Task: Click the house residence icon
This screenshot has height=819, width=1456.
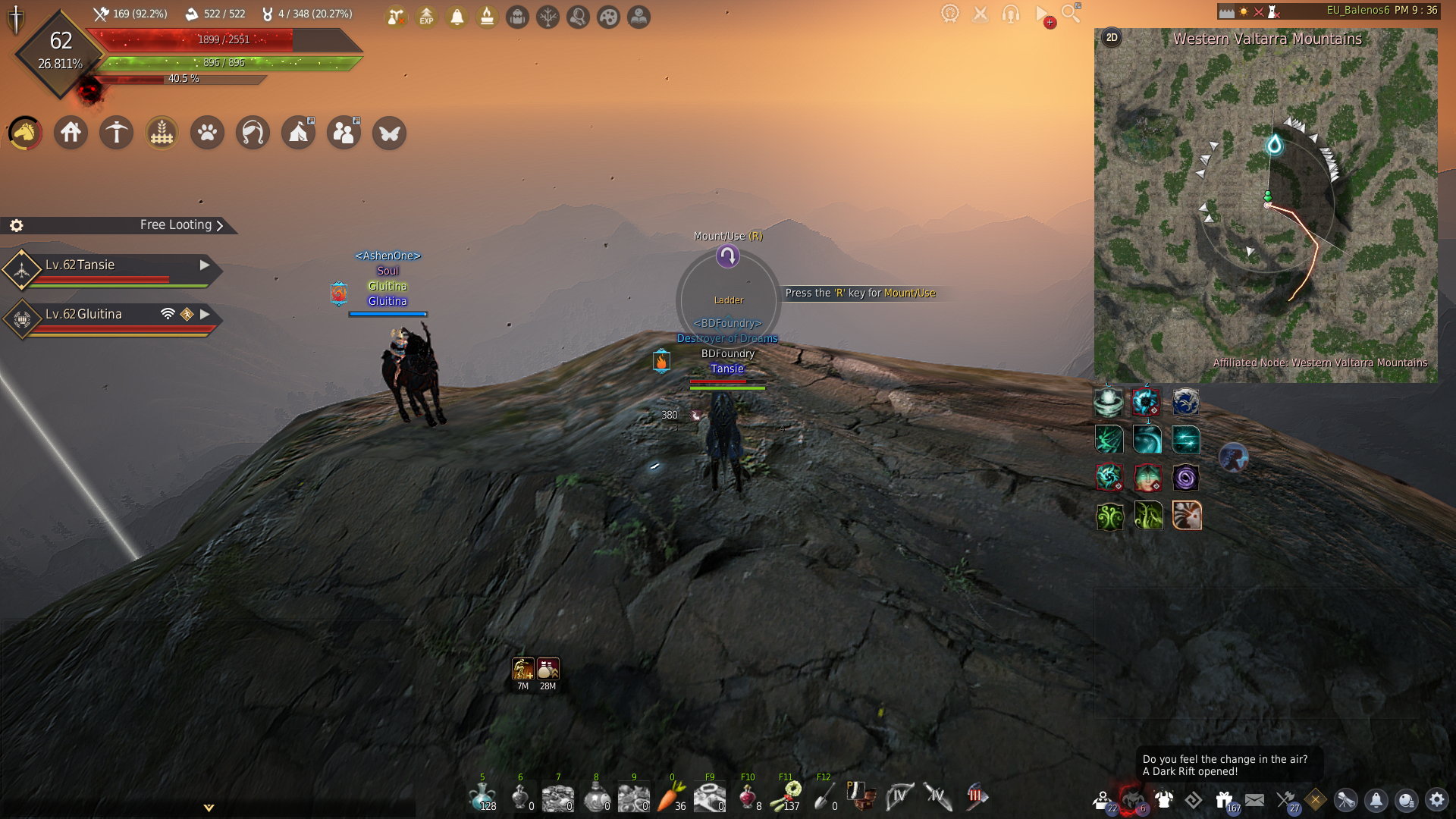Action: tap(71, 133)
